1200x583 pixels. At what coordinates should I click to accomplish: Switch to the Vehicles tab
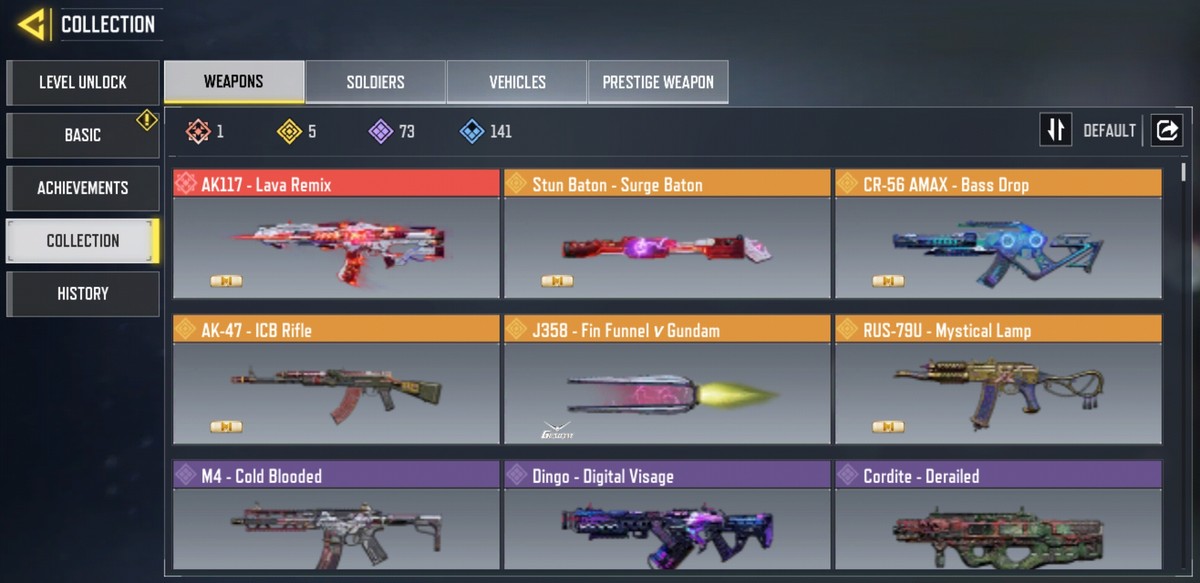(517, 82)
